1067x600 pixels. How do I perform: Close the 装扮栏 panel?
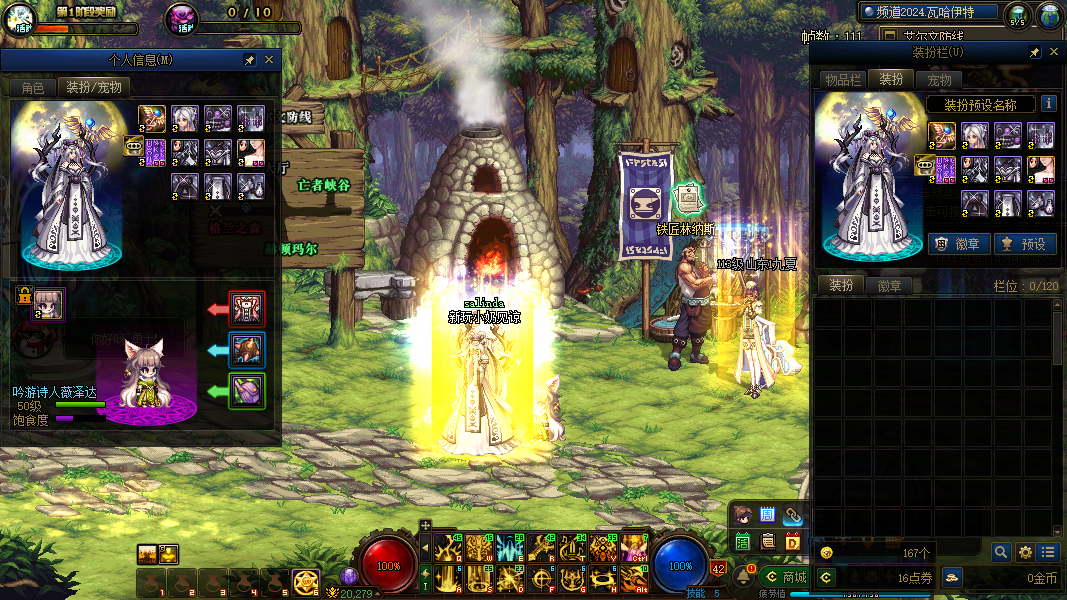coord(1054,52)
